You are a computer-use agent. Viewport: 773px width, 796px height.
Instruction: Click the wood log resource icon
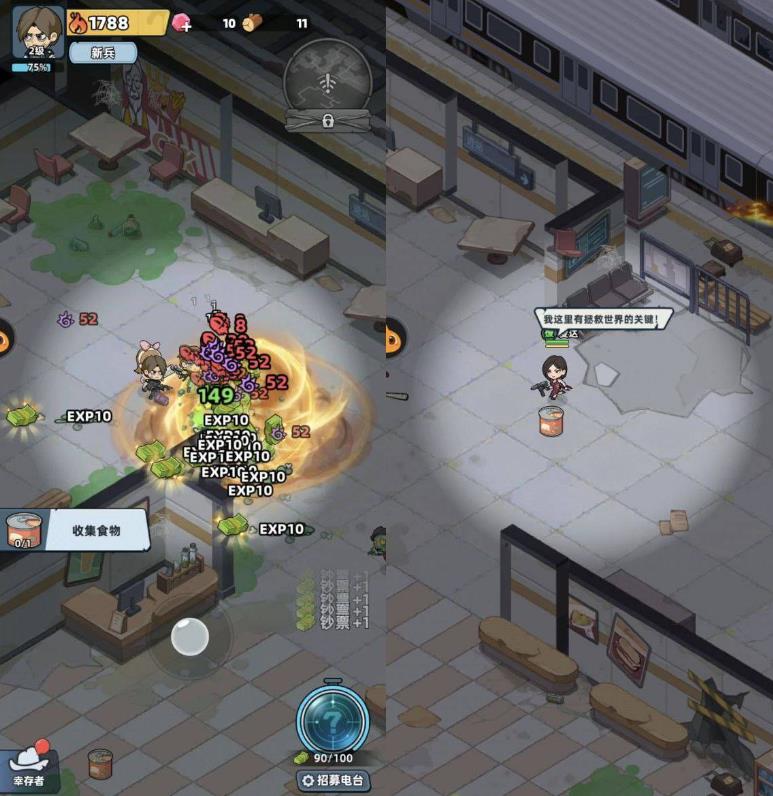pos(252,23)
